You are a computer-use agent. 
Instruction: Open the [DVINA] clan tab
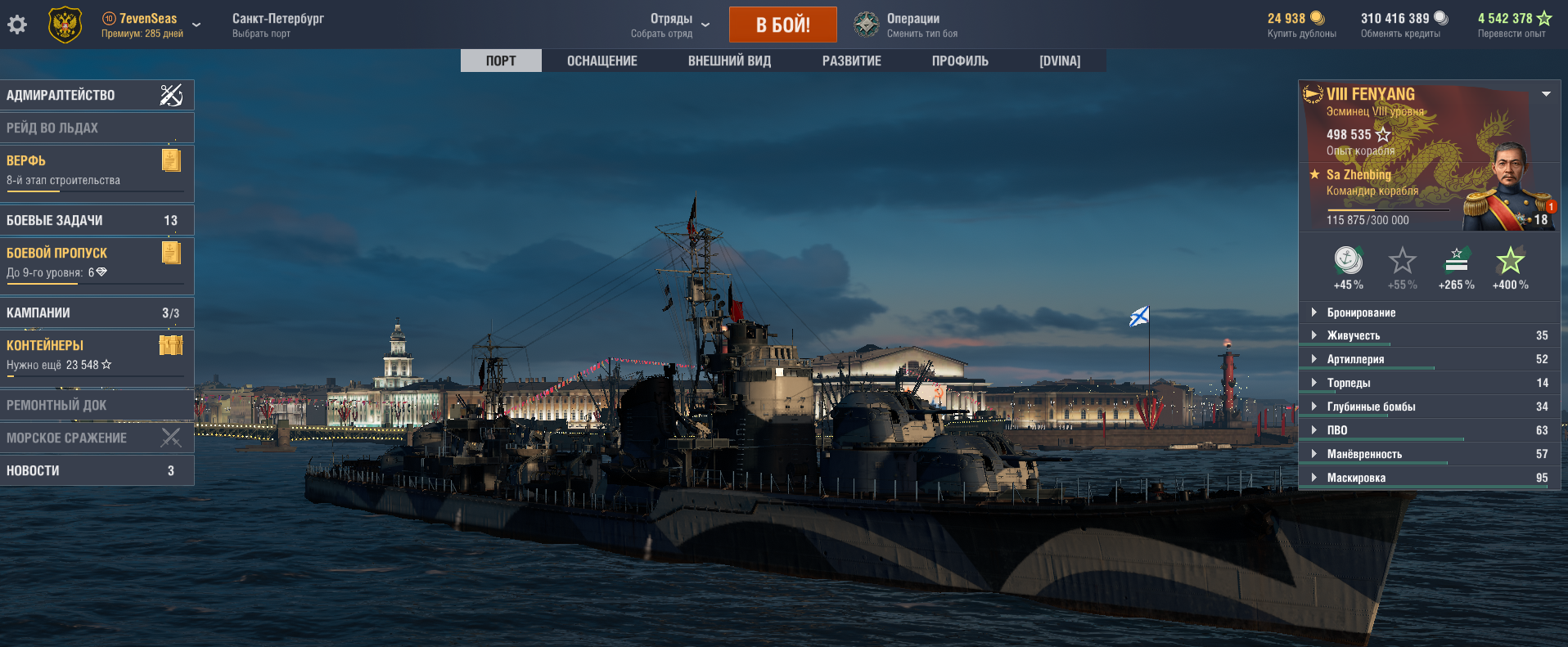point(1060,61)
